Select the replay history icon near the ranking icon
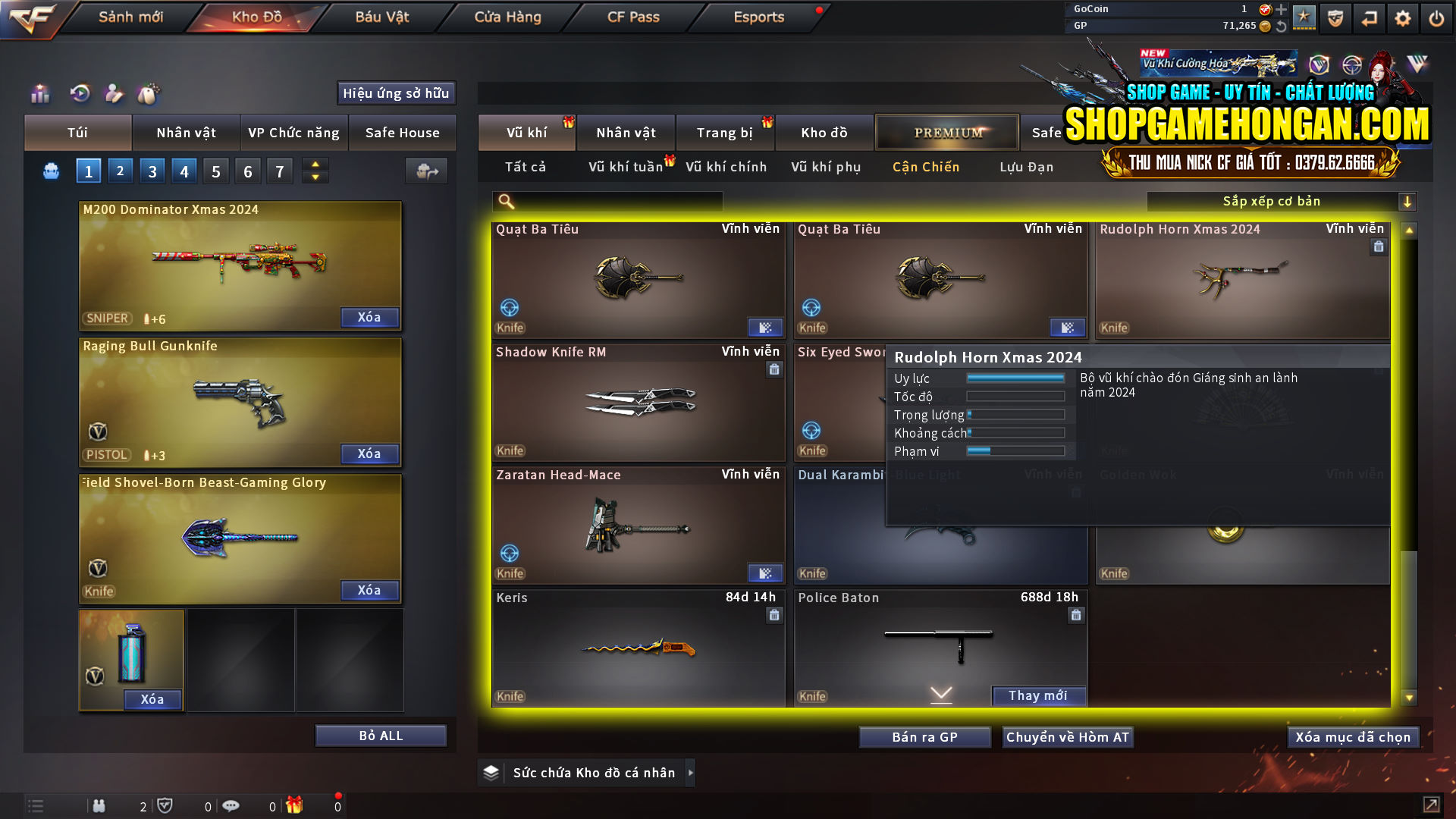 (80, 93)
